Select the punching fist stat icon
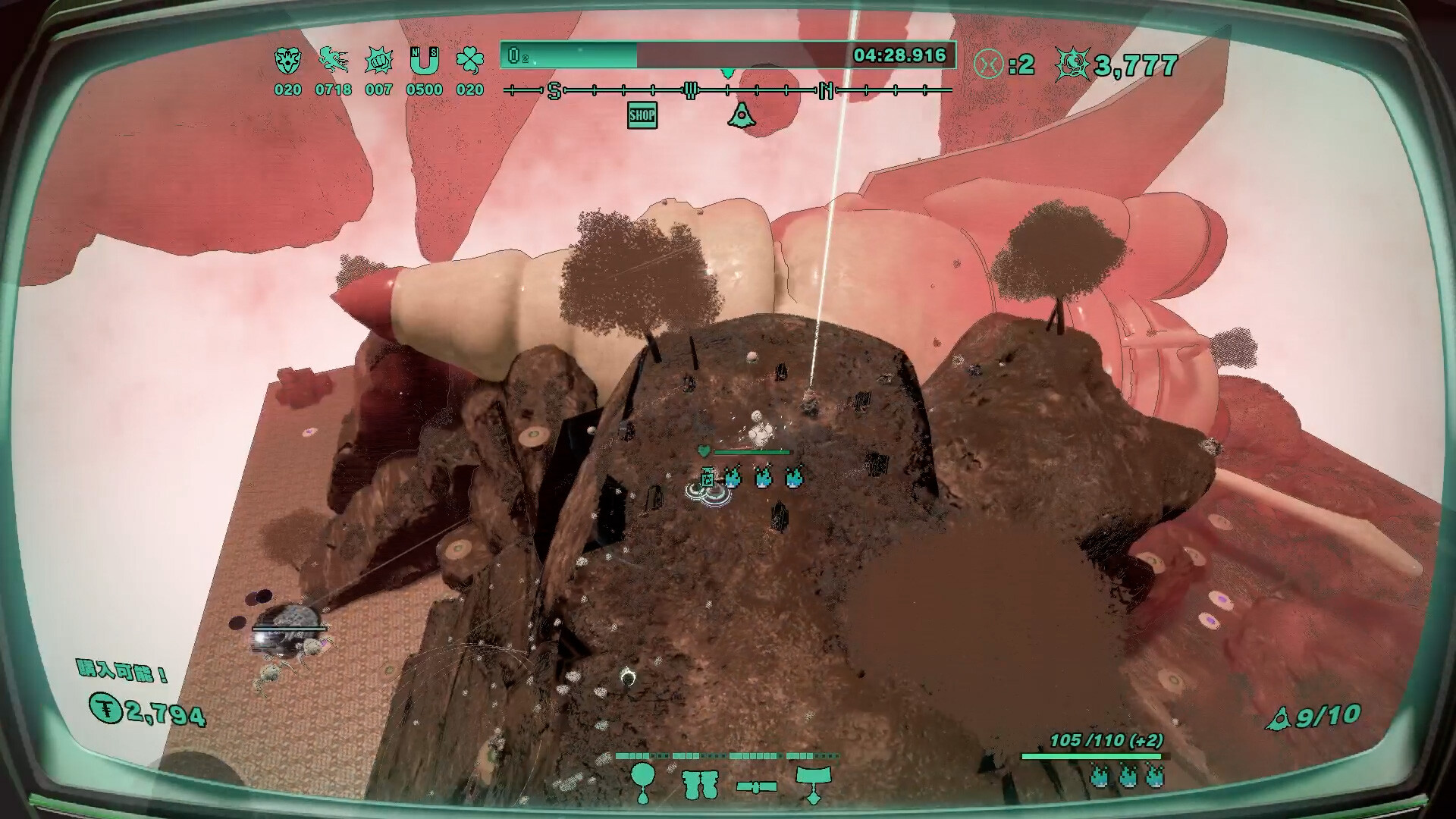Screen dimensions: 1456x819 378,60
